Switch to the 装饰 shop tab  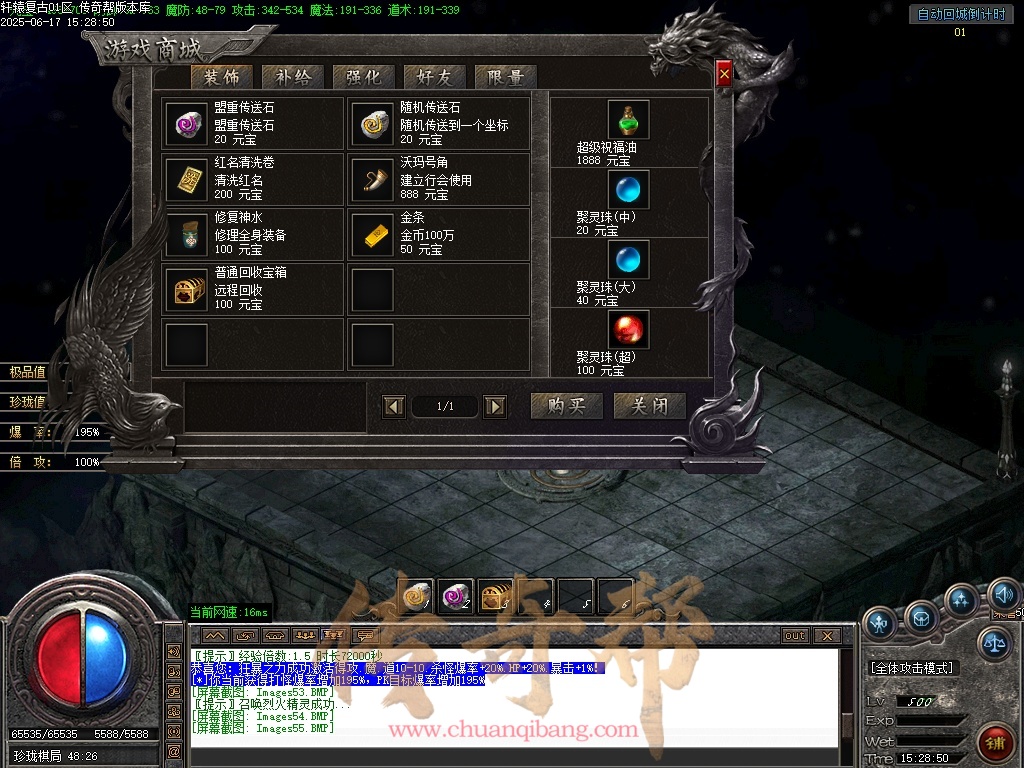[x=222, y=77]
